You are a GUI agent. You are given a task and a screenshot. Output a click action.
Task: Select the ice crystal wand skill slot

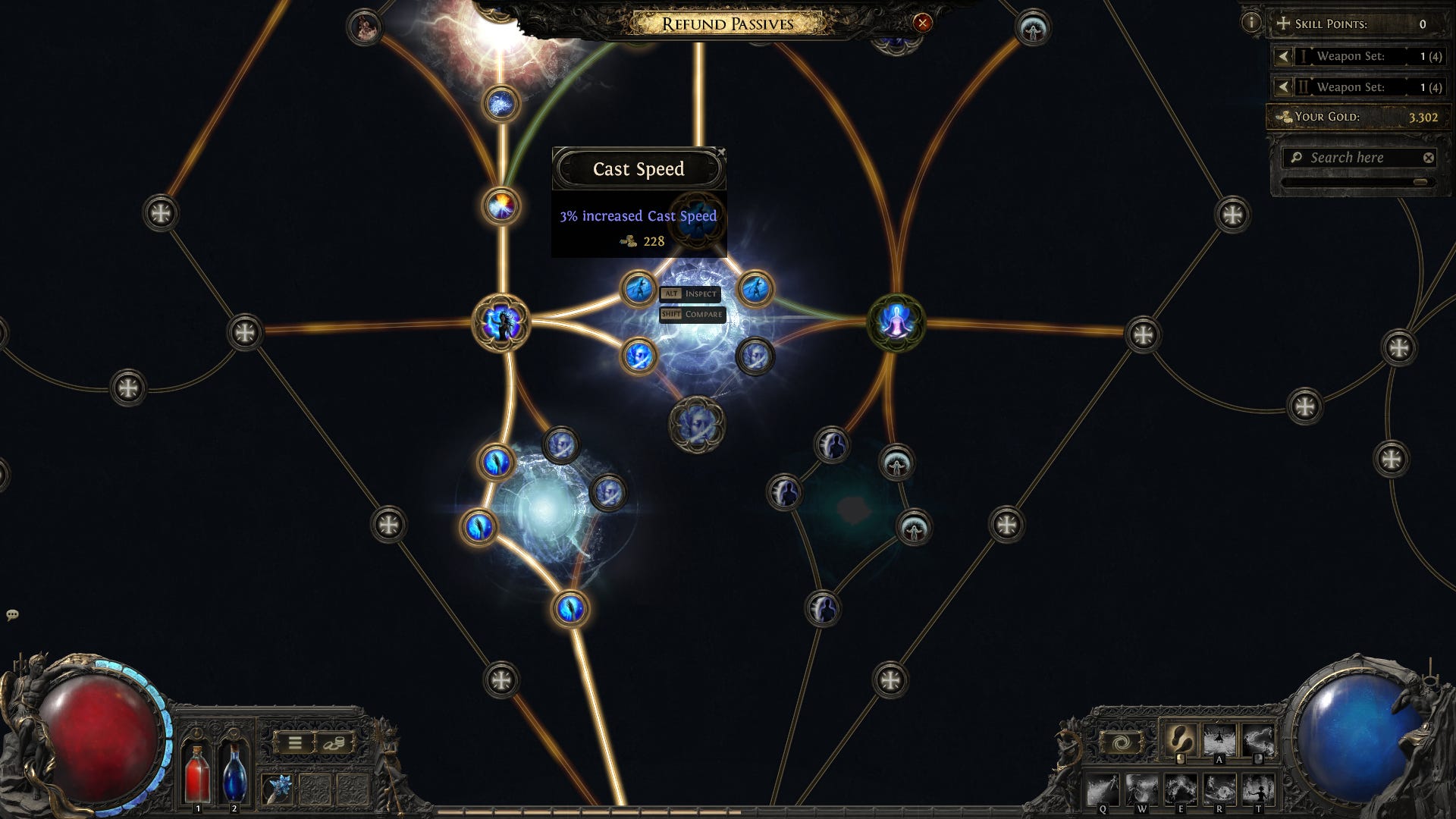coord(278,789)
